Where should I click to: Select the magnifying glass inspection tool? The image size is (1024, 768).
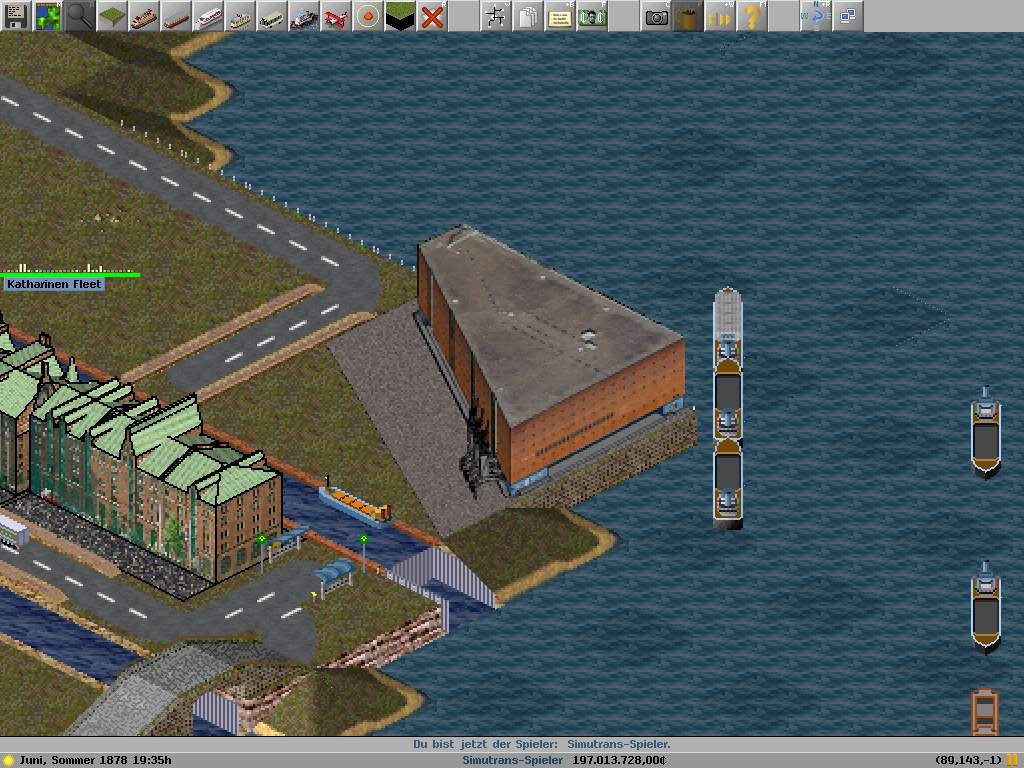tap(80, 16)
